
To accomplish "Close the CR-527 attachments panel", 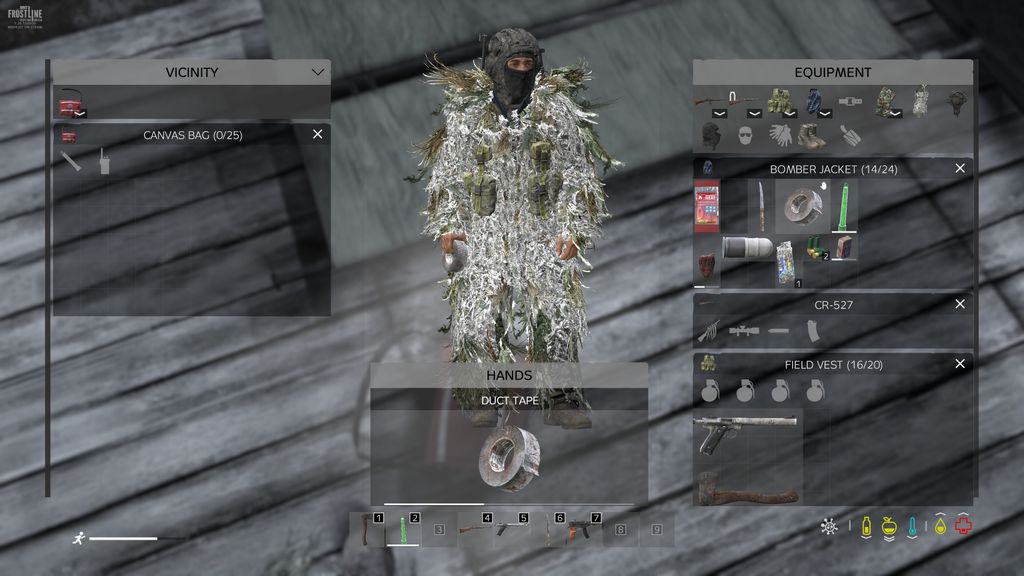I will (x=960, y=304).
